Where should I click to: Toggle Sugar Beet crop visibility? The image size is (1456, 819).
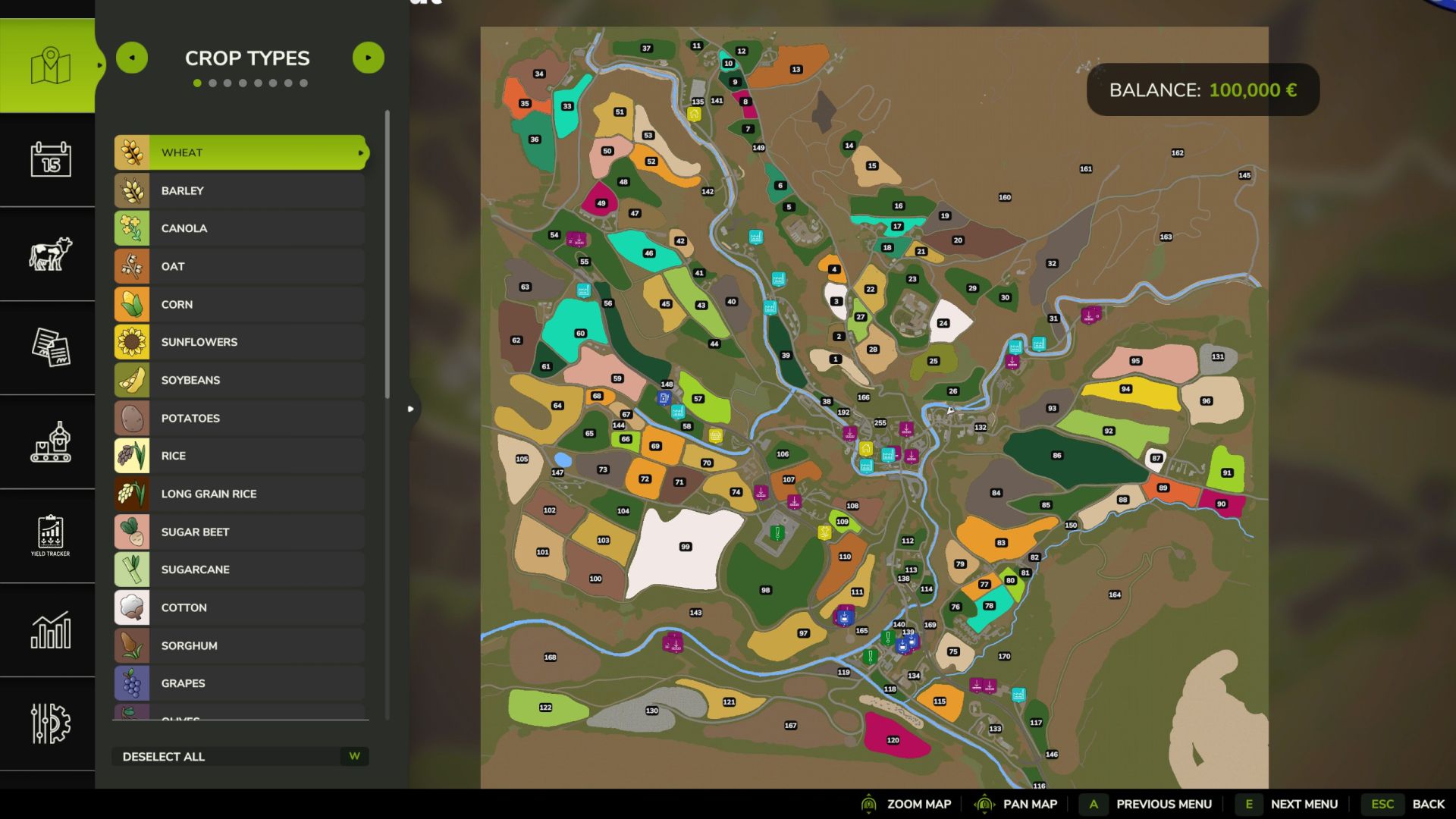(x=240, y=532)
